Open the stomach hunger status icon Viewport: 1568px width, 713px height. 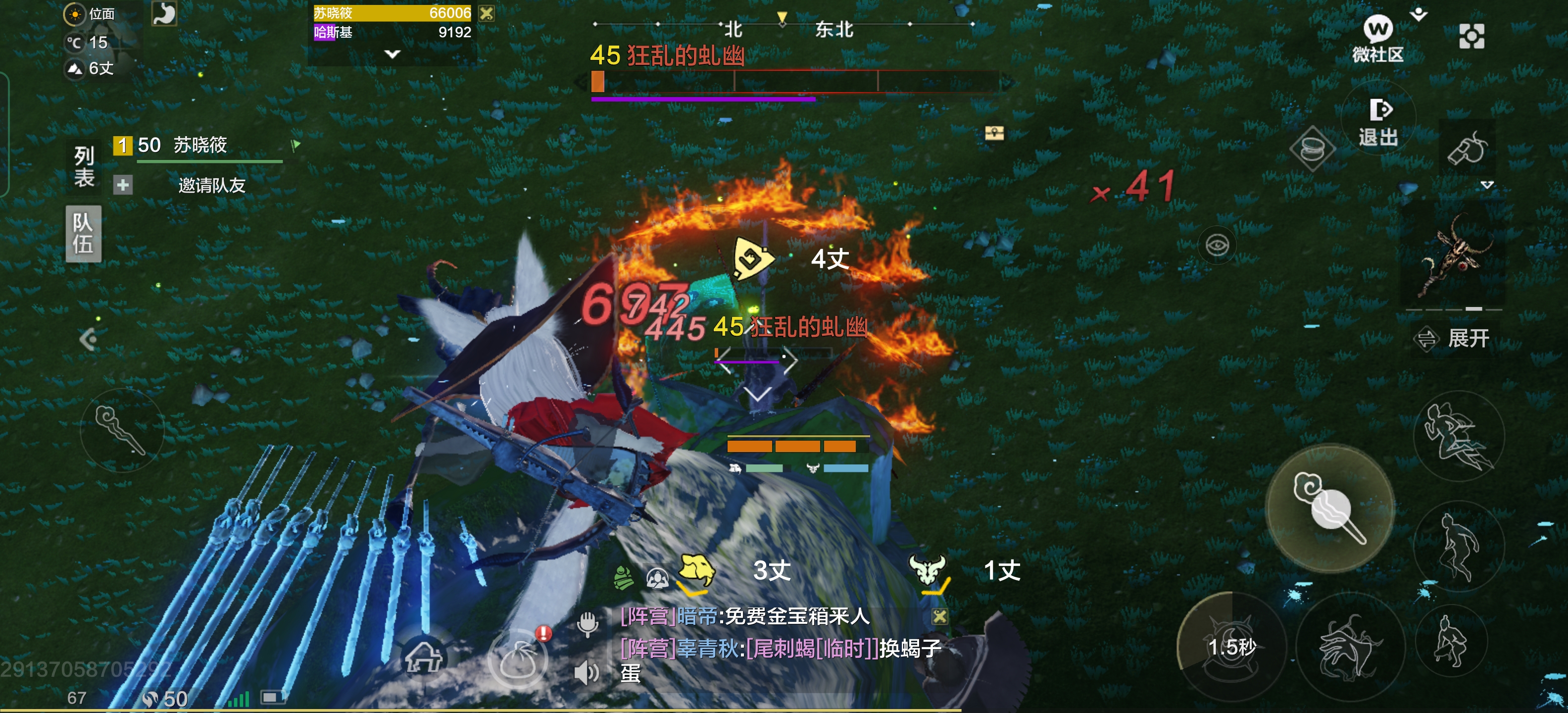pos(164,13)
